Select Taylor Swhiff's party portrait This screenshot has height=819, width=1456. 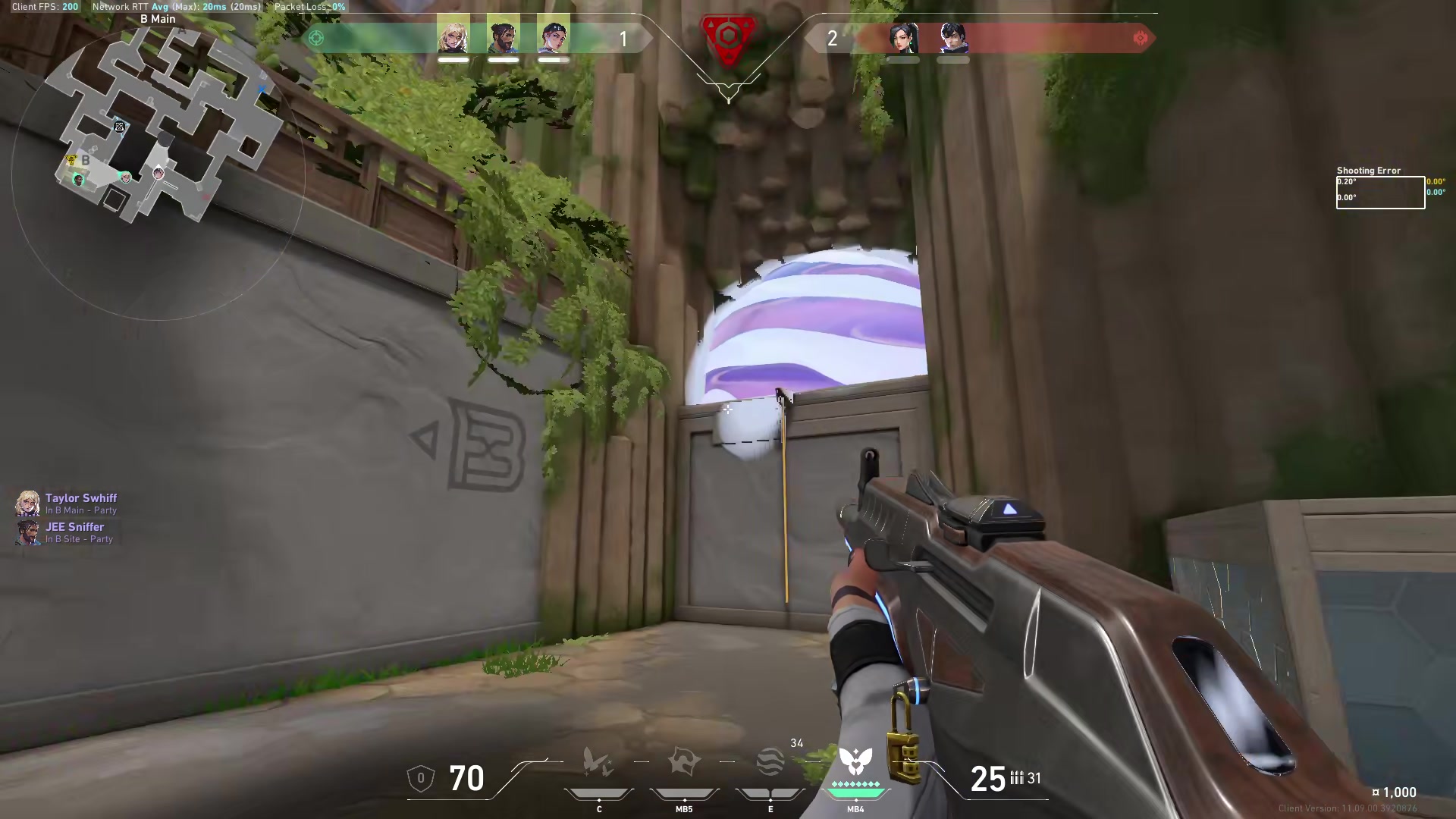(x=28, y=504)
